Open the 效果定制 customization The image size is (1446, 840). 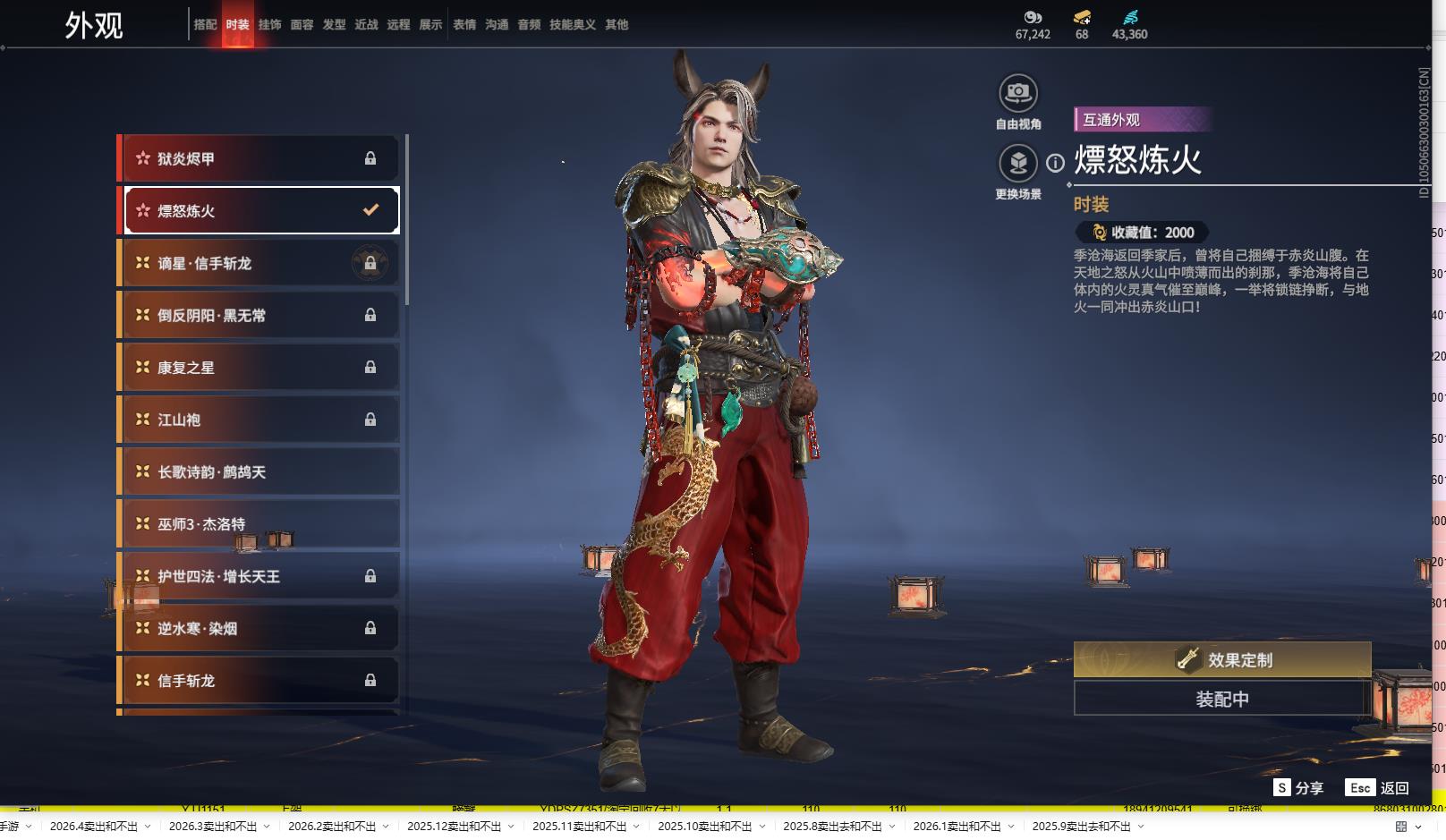coord(1221,660)
